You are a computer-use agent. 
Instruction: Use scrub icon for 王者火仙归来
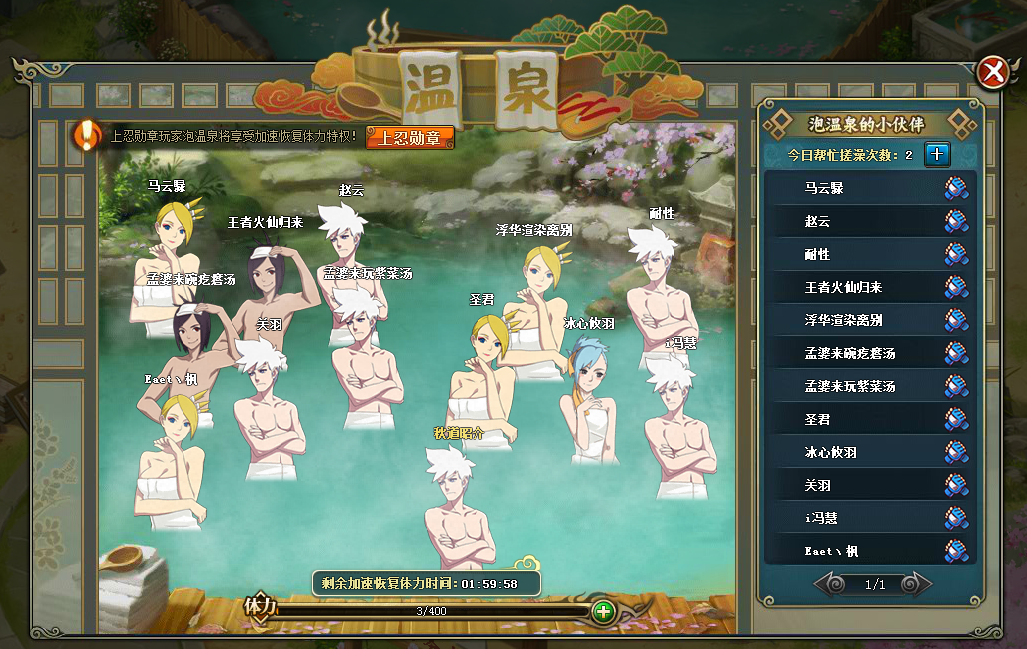[956, 287]
